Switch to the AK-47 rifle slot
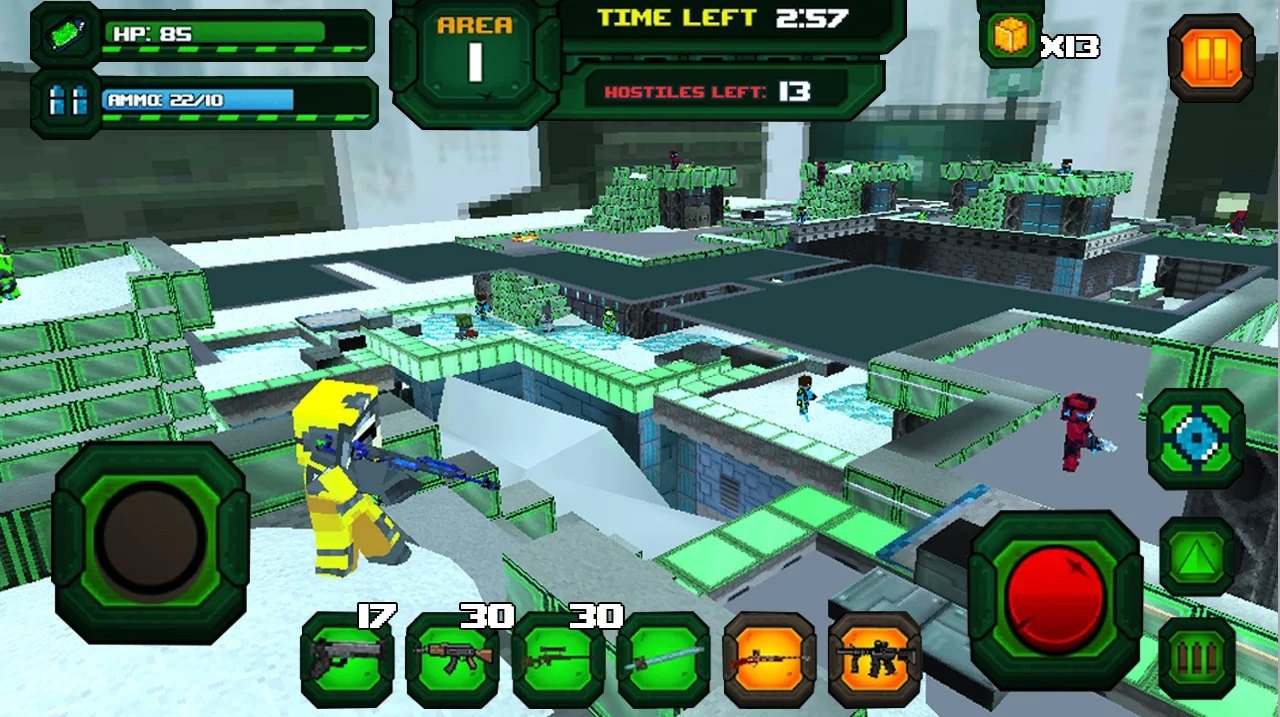 point(453,659)
